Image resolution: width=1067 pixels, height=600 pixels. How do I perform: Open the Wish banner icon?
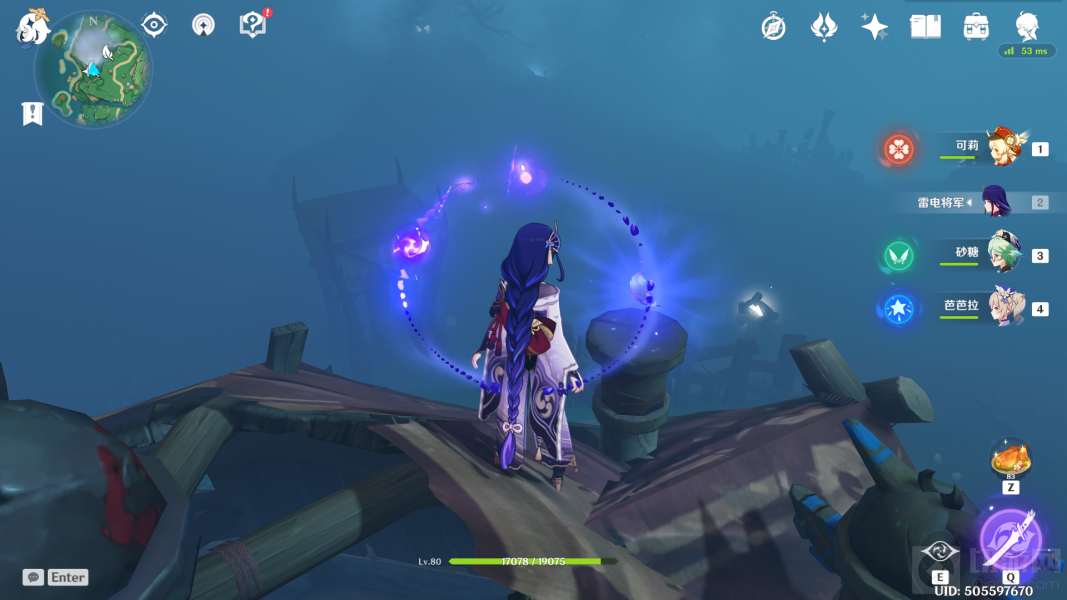pos(823,27)
